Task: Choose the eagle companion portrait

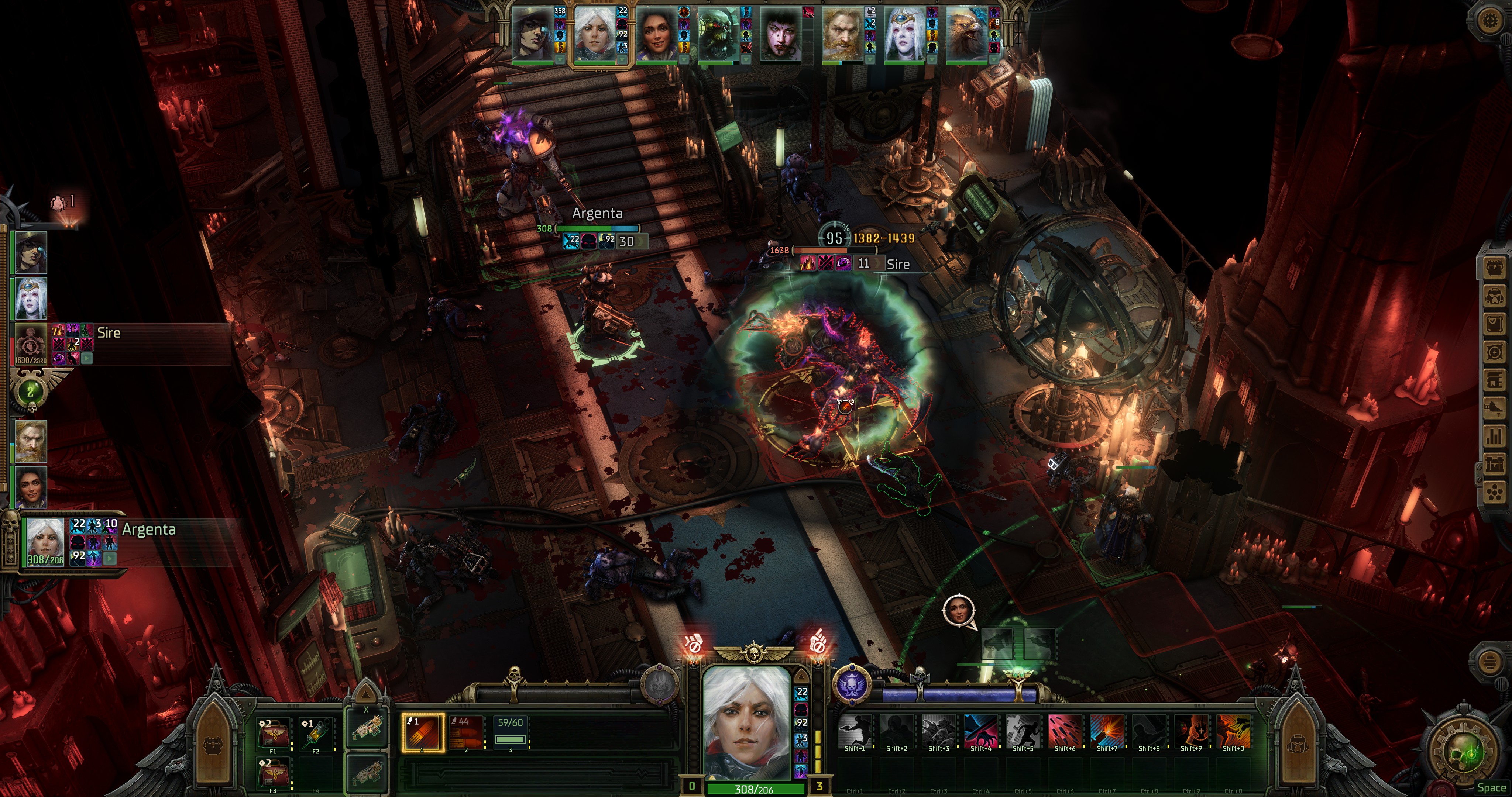Action: point(967,34)
